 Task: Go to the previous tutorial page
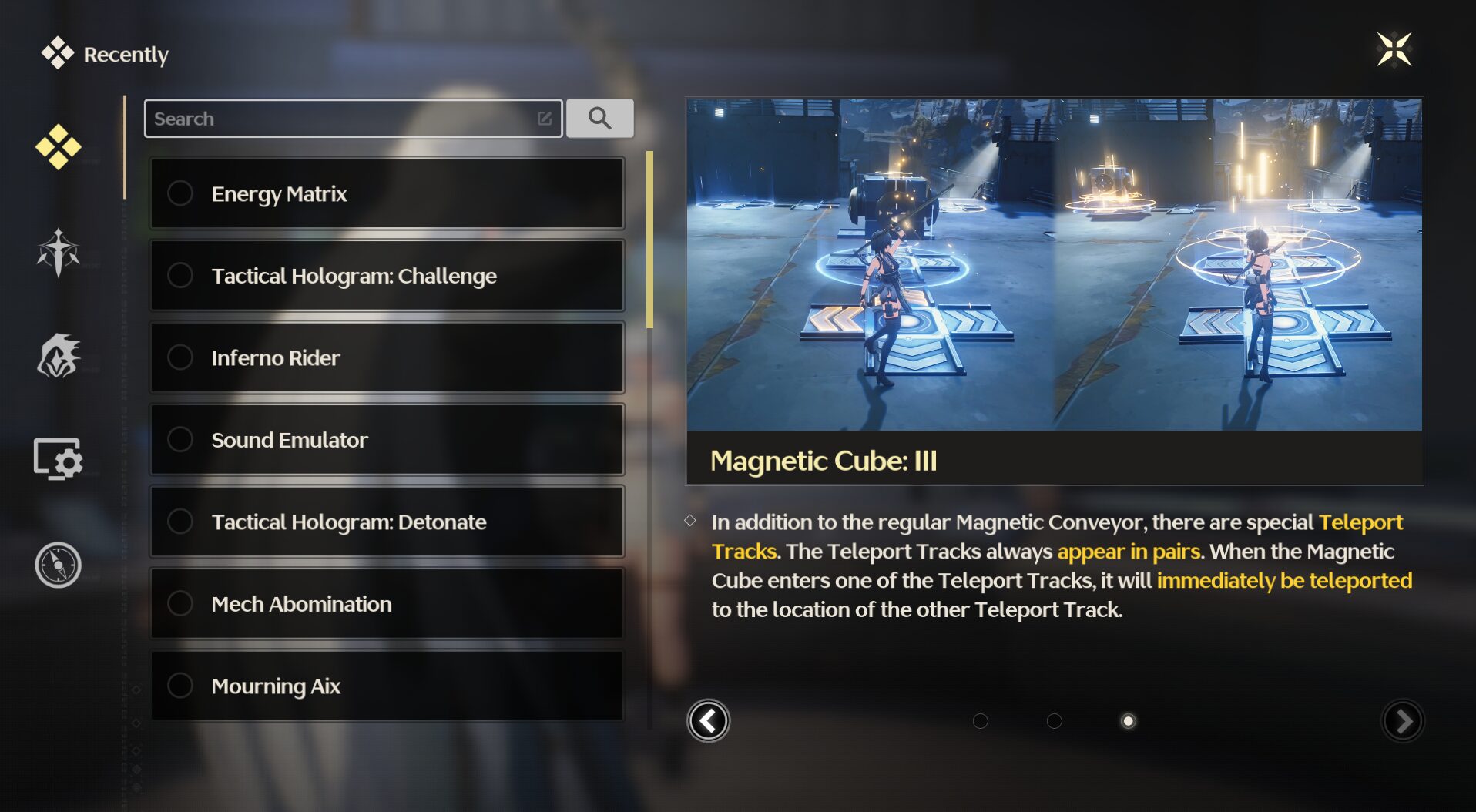pos(708,721)
